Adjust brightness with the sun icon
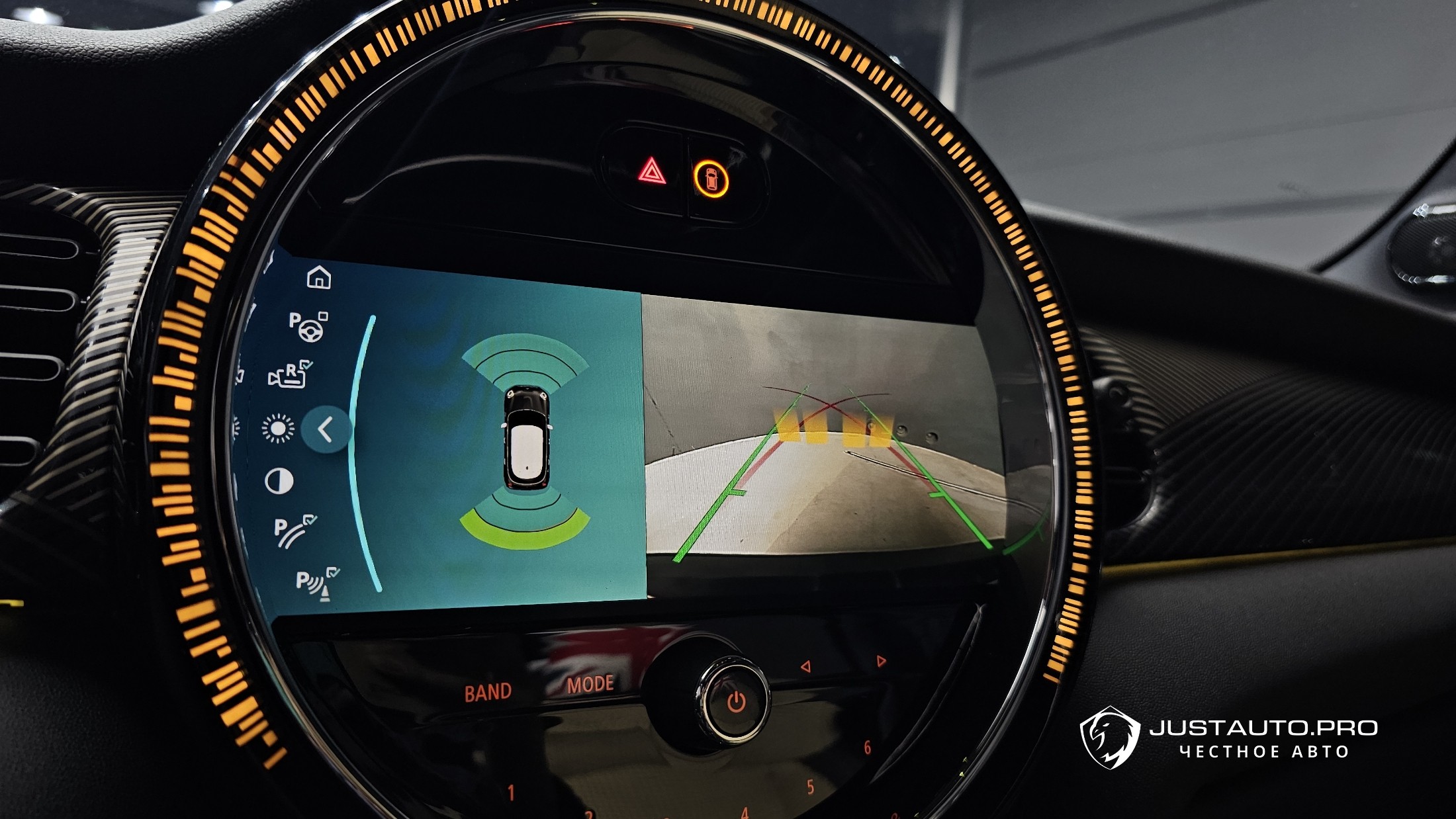Viewport: 1456px width, 819px height. point(278,429)
